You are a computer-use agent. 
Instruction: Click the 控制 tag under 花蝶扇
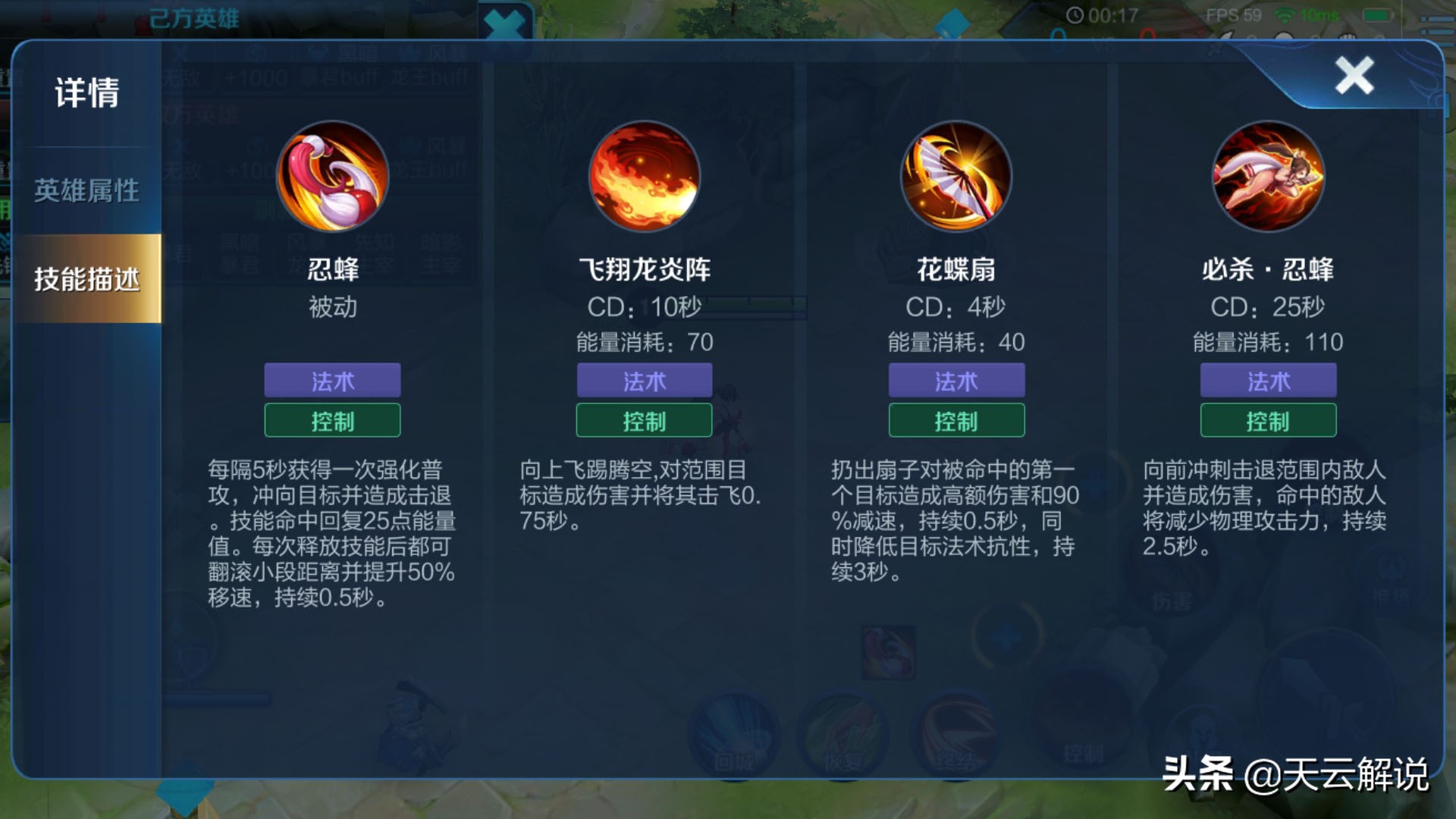955,420
